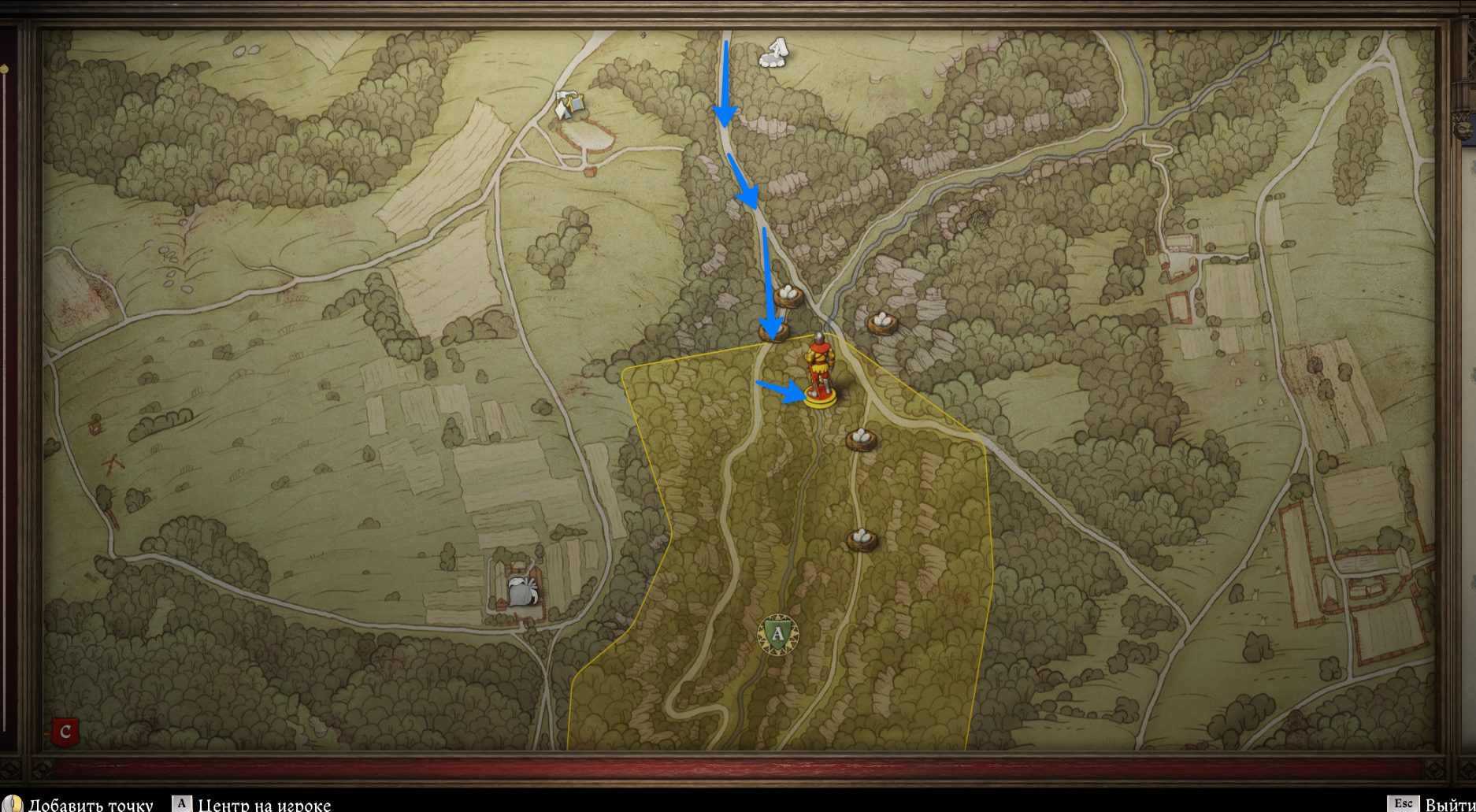Image resolution: width=1476 pixels, height=812 pixels.
Task: Select the tent camp marker on the map
Action: 570,105
